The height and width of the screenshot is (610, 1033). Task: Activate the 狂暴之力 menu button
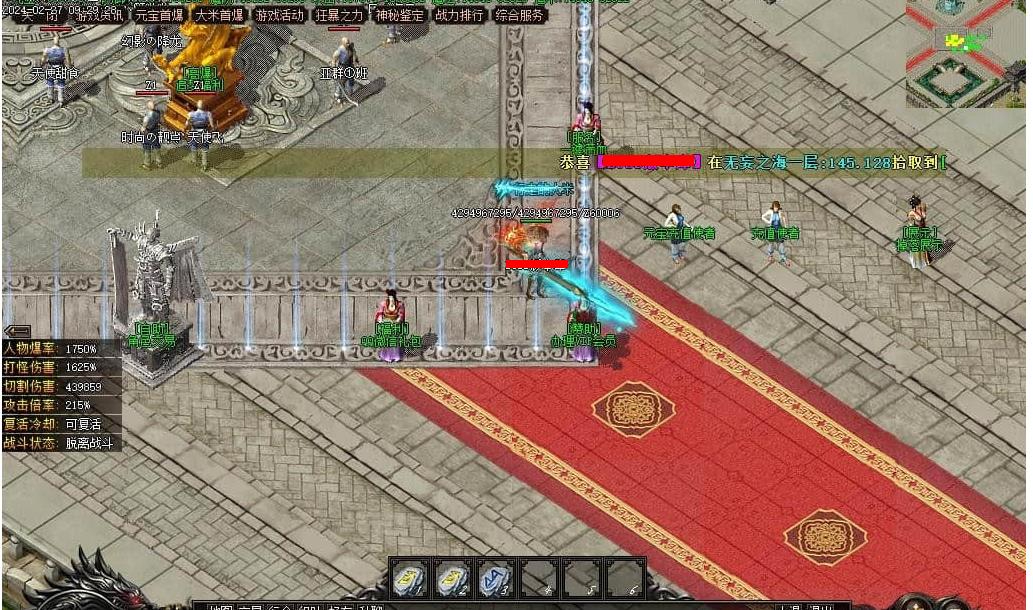click(x=339, y=15)
